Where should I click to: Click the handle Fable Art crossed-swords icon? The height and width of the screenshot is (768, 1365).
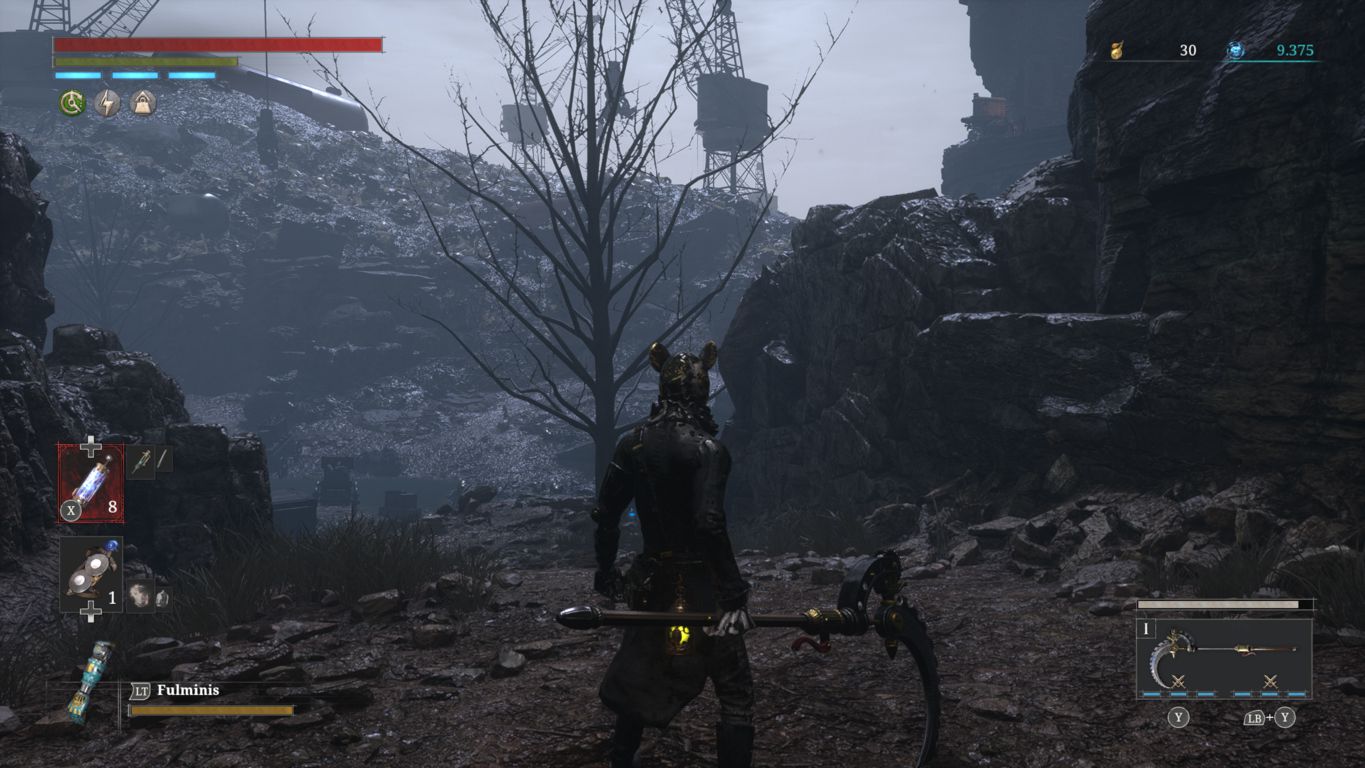coord(1270,682)
